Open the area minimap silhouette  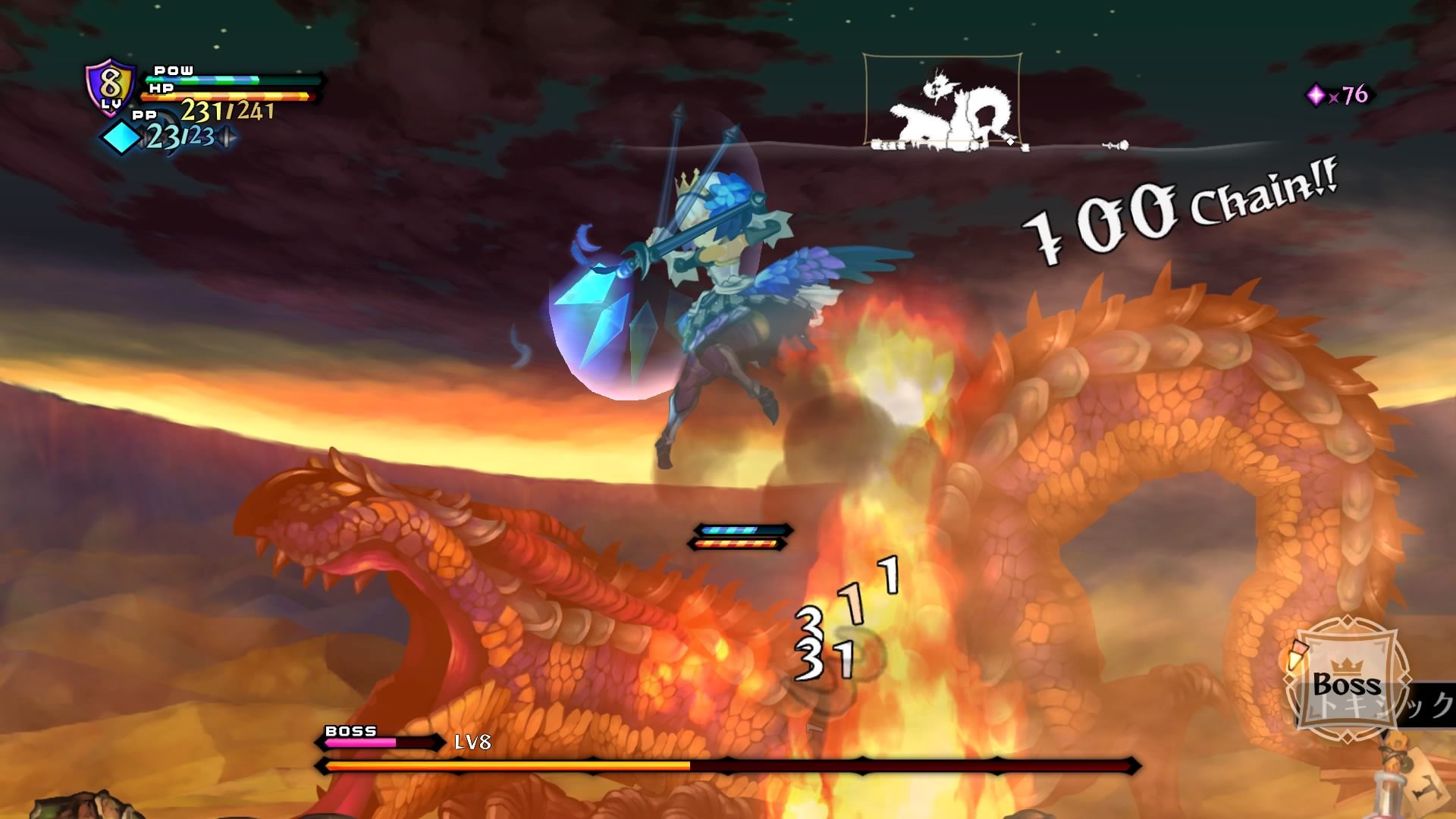(x=943, y=100)
